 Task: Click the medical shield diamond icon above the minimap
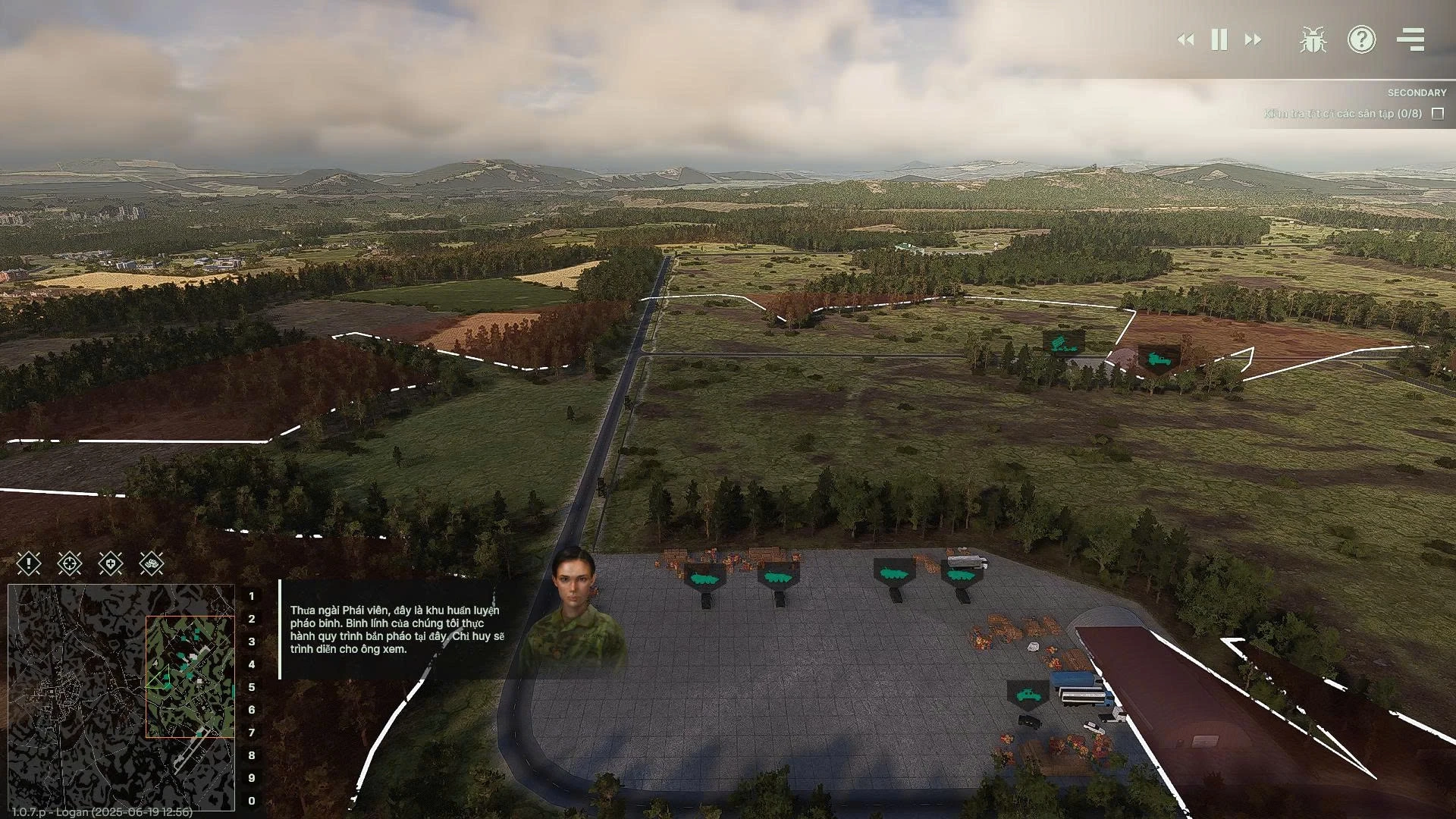(111, 563)
